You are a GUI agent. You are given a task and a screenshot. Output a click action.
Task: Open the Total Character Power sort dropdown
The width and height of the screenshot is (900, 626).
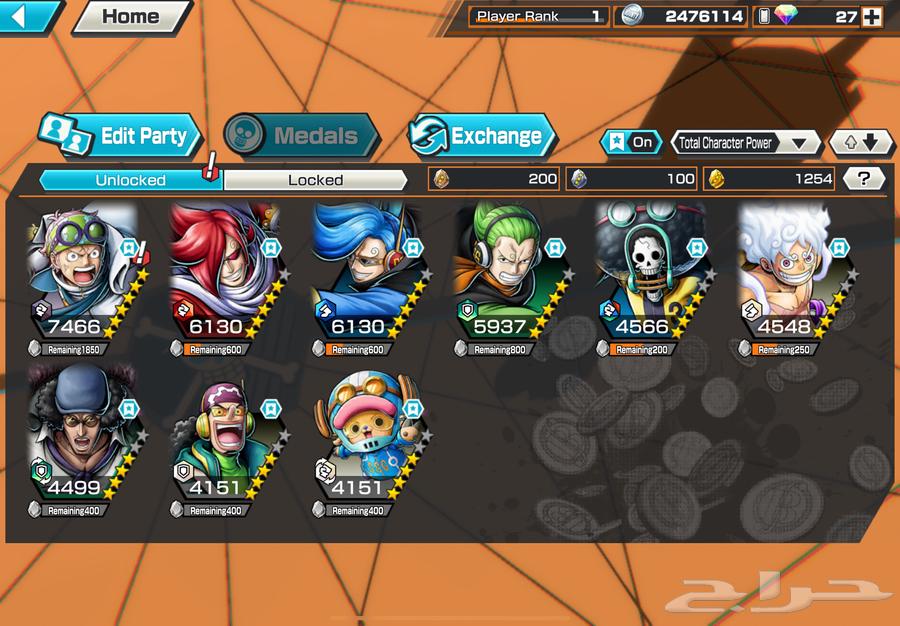(745, 142)
